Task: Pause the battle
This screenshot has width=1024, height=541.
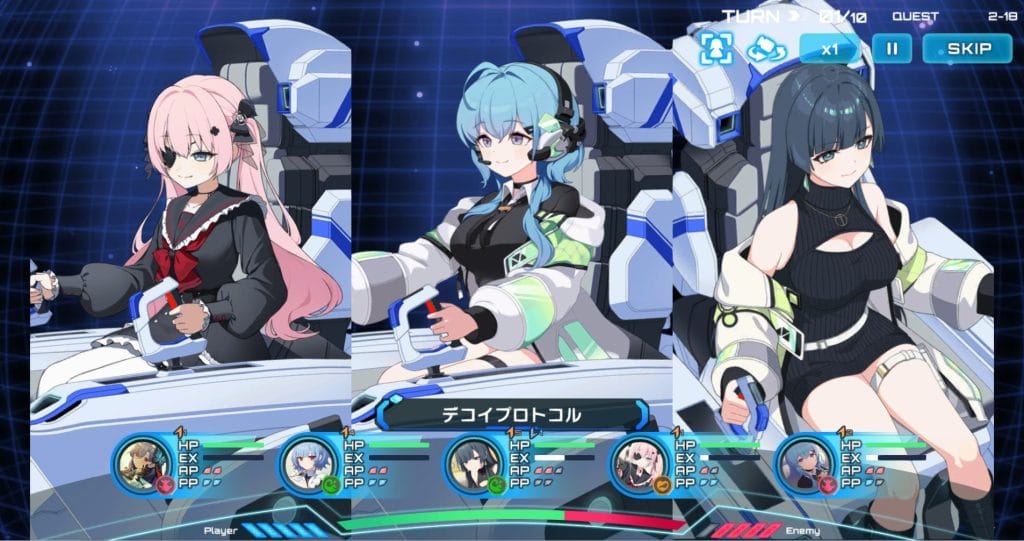Action: [x=890, y=48]
